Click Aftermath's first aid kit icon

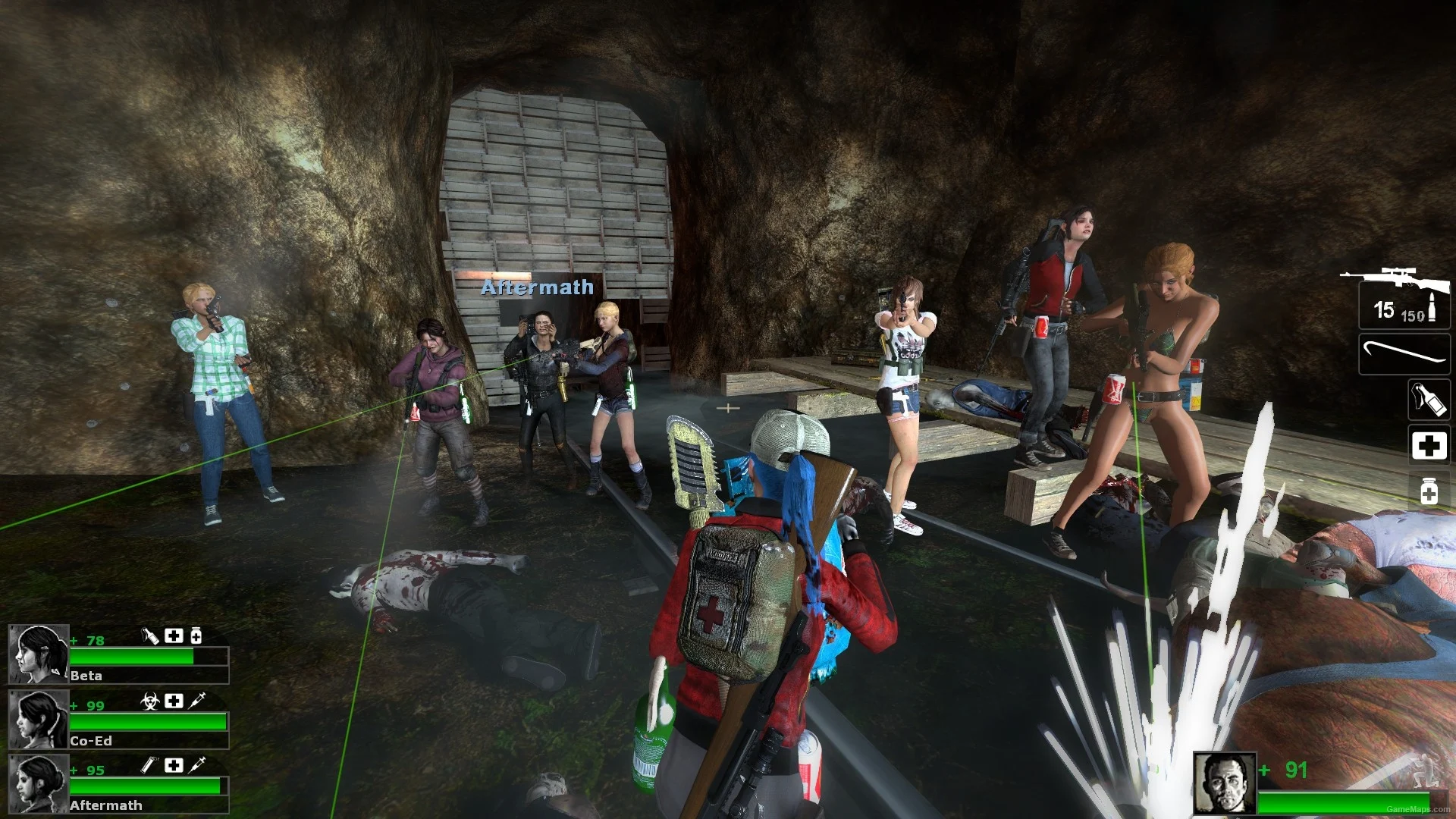pos(174,765)
